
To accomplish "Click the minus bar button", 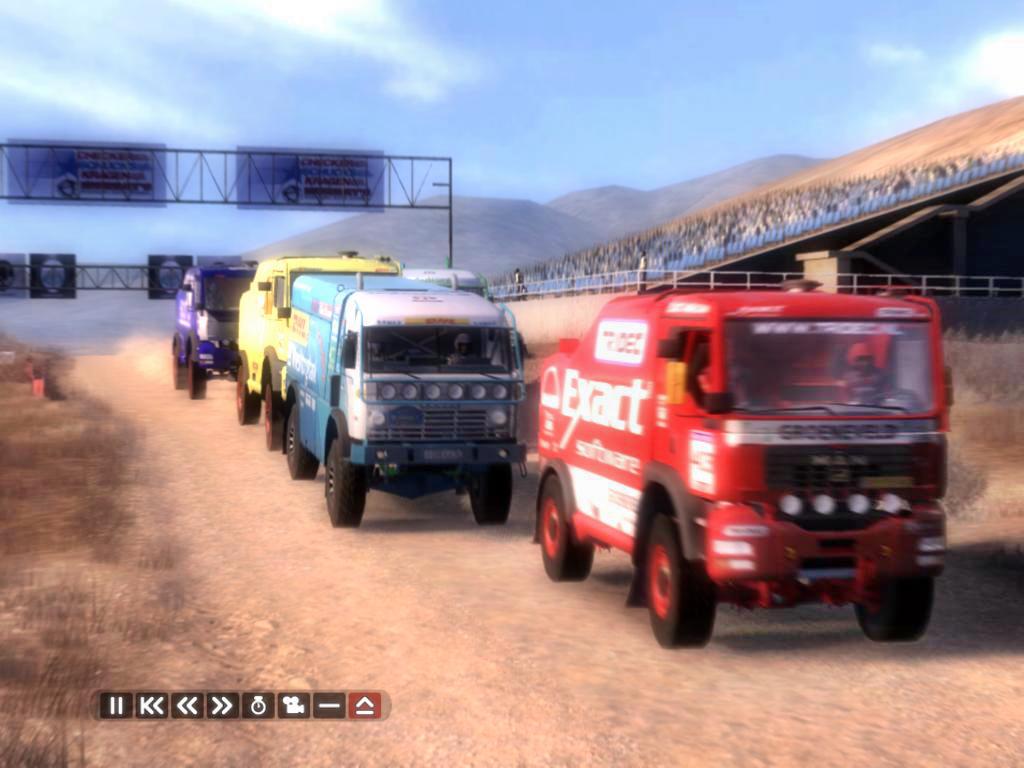I will (x=329, y=705).
